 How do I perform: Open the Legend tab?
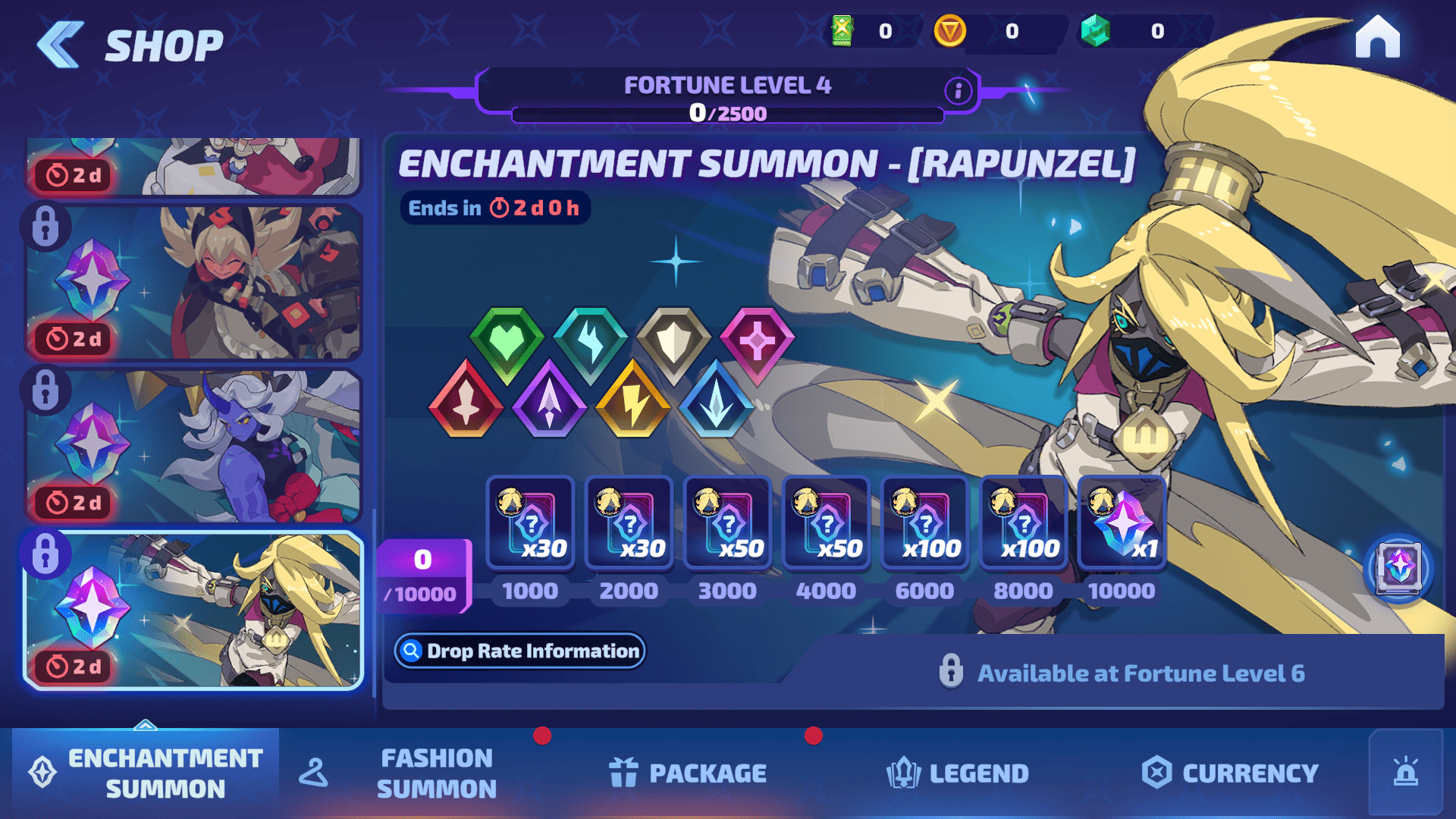(x=958, y=773)
